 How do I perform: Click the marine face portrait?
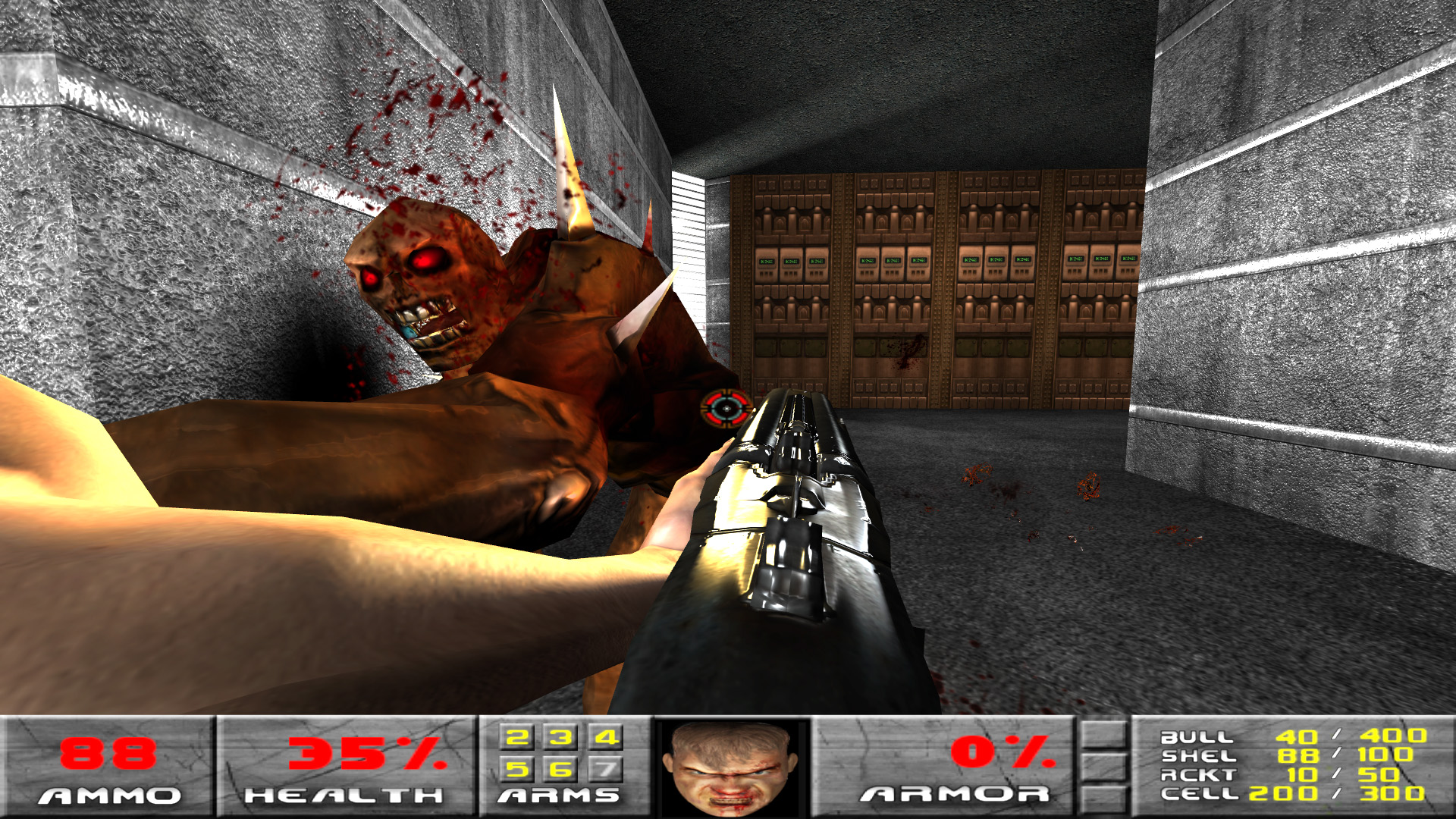(732, 773)
